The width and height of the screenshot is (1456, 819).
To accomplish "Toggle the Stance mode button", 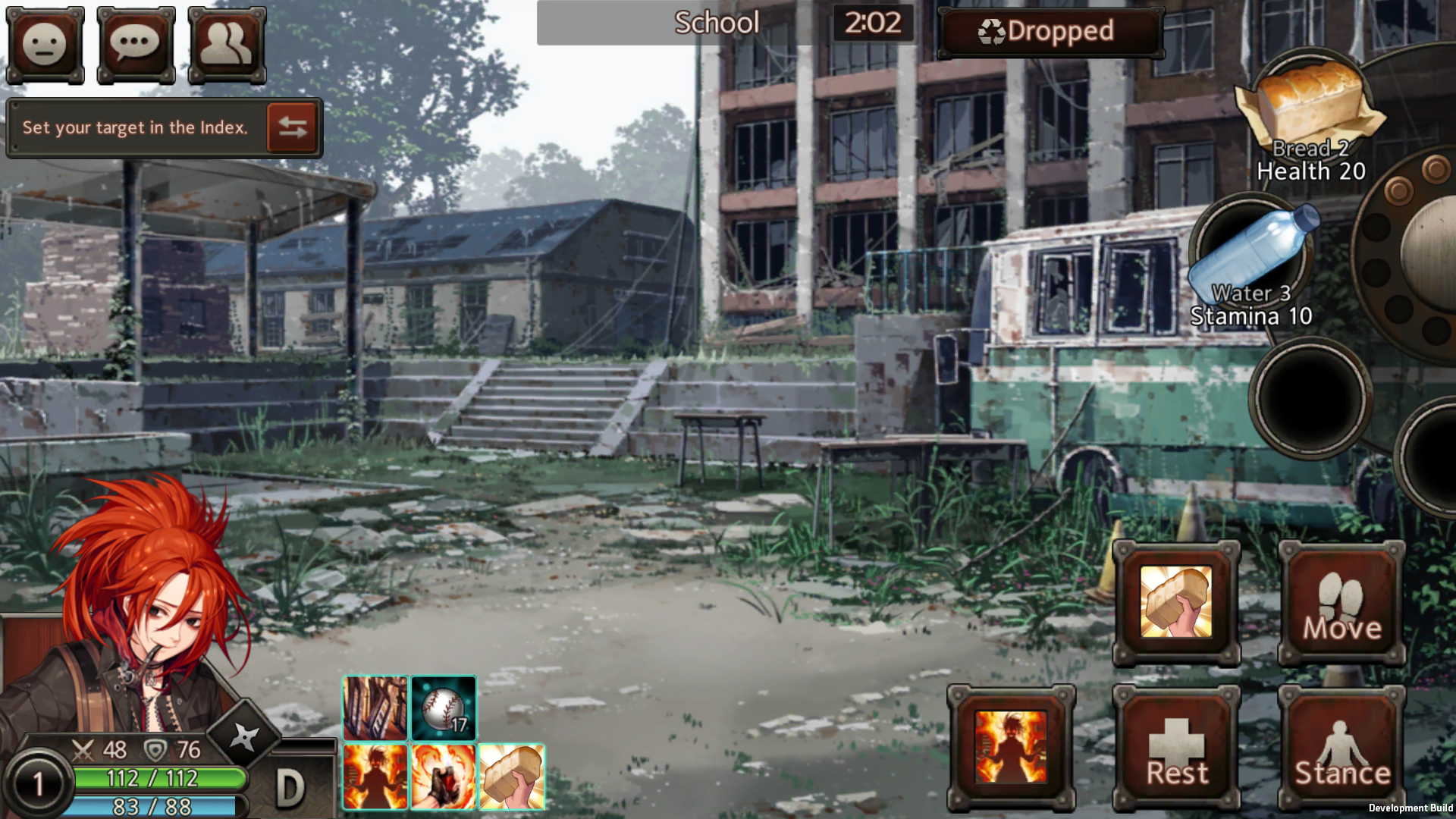I will (x=1341, y=747).
